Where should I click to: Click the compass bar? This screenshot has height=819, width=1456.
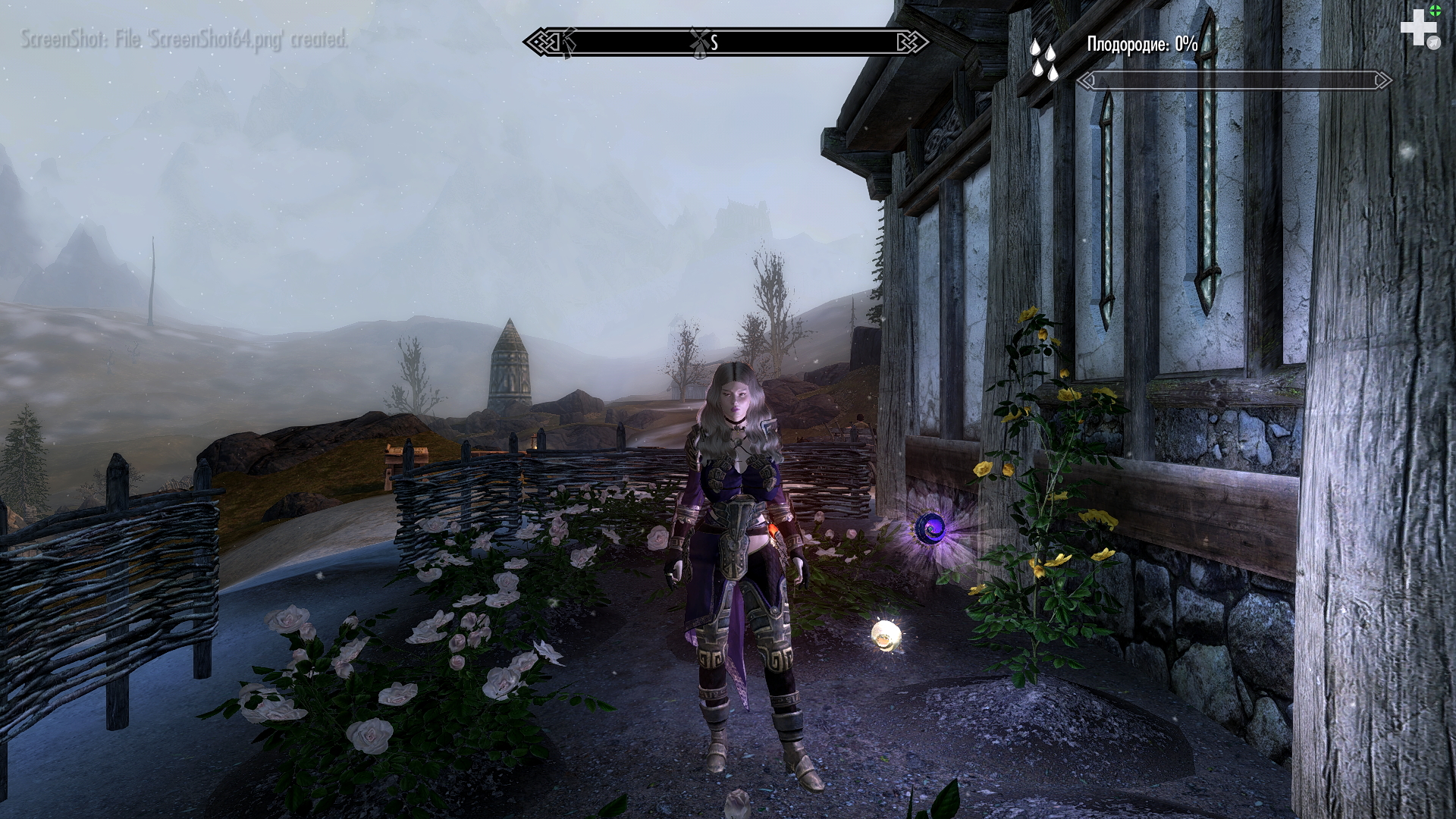726,42
